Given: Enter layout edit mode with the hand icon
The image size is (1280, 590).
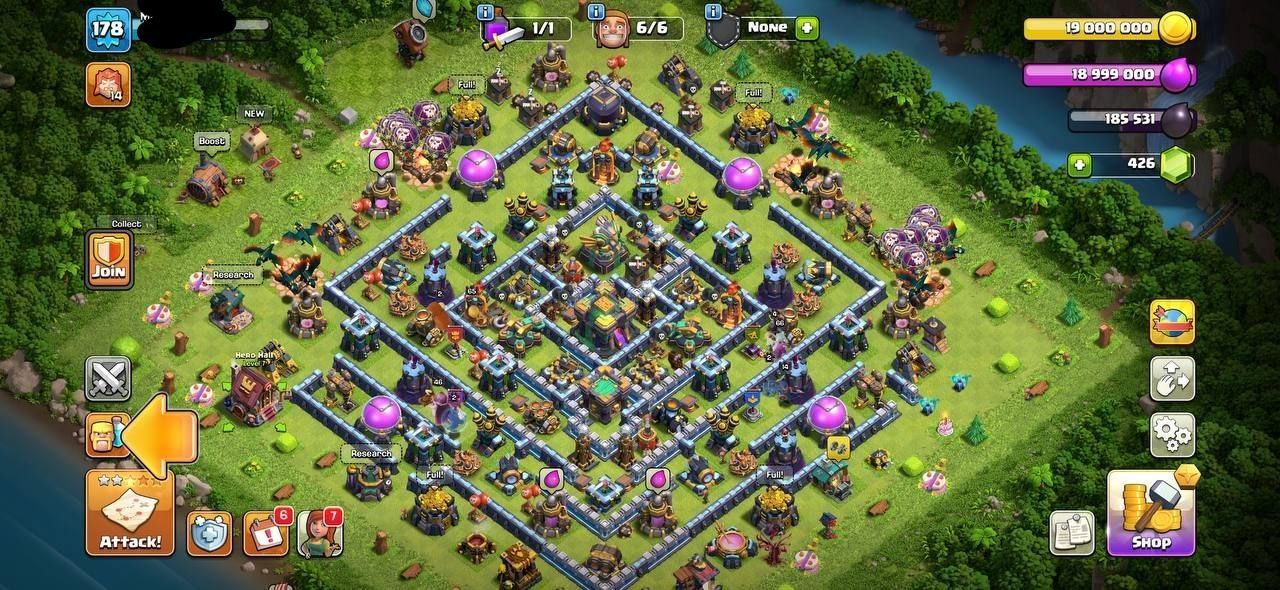Looking at the screenshot, I should (1172, 379).
